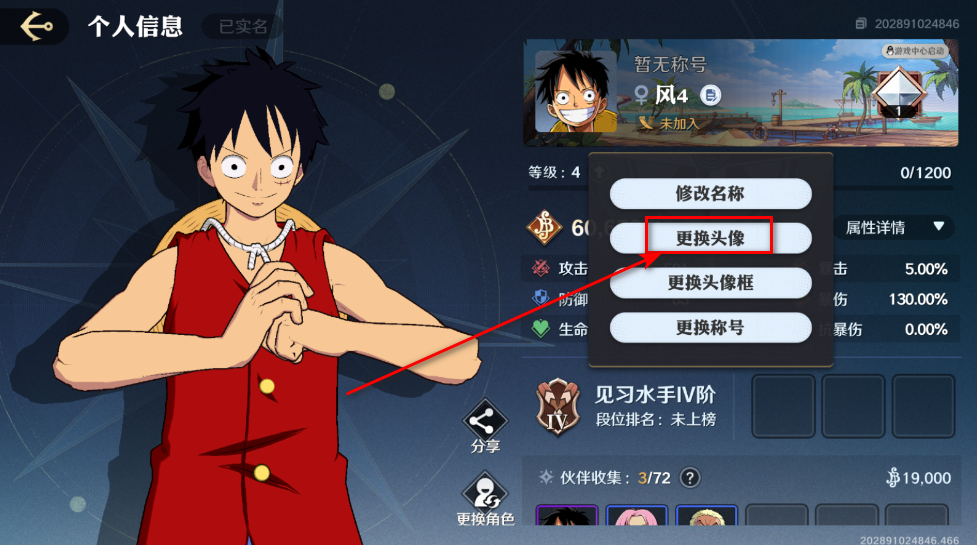Pick 更换头像框 to change avatar frame
The image size is (977, 545).
[710, 283]
